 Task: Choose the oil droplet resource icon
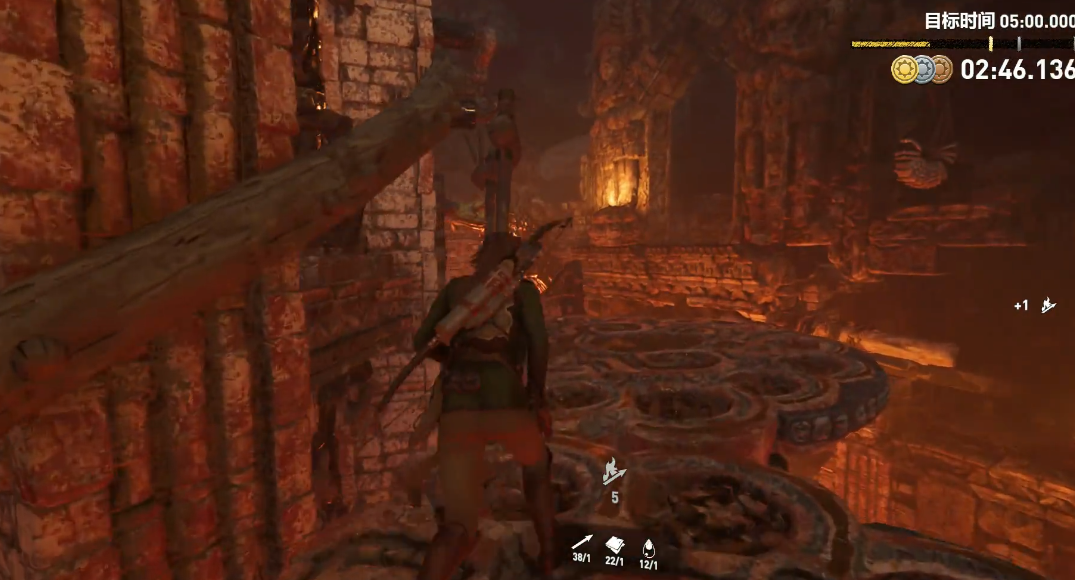(648, 546)
